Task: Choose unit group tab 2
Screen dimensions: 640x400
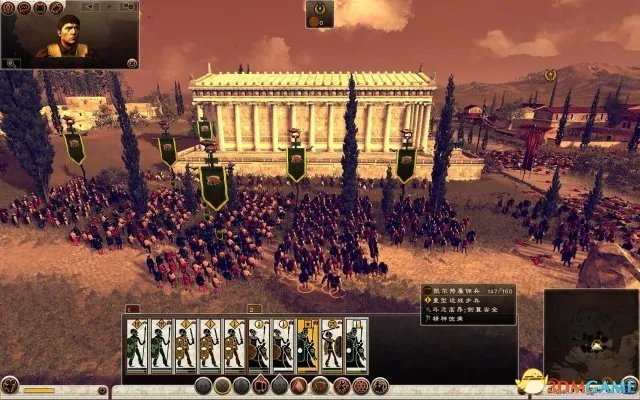Action: pyautogui.click(x=254, y=310)
